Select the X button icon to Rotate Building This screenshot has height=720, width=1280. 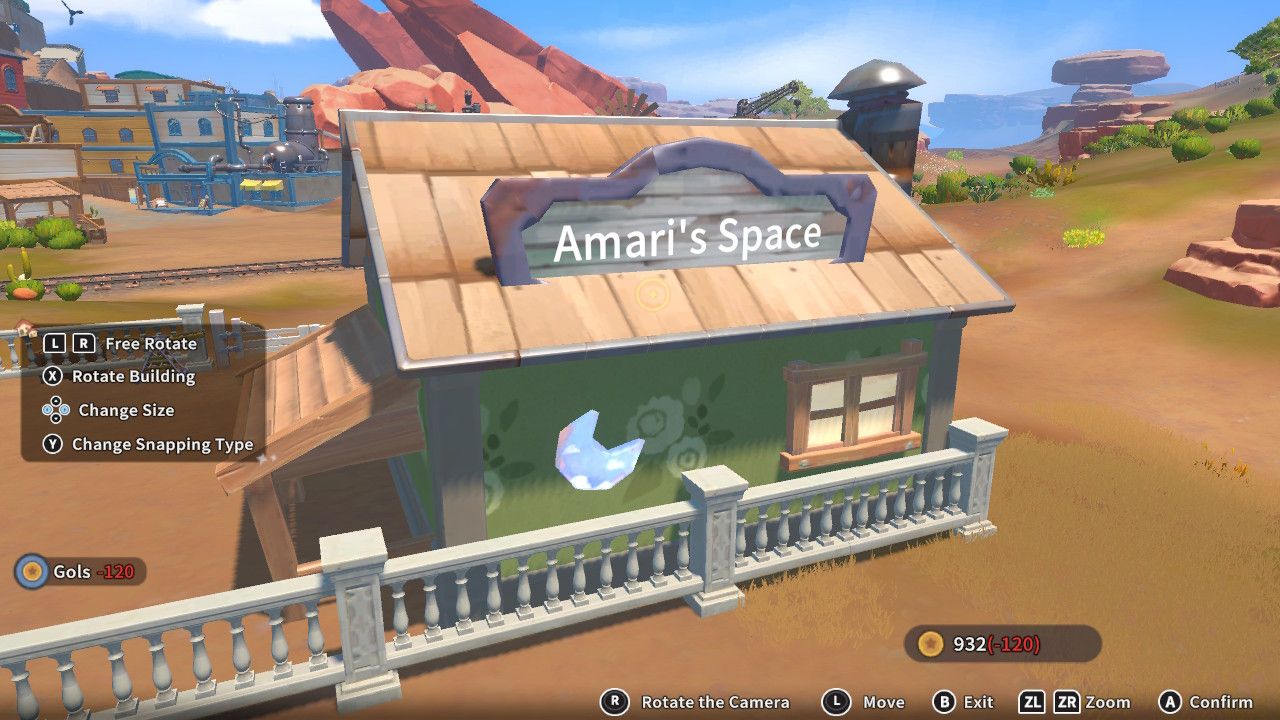pos(54,377)
